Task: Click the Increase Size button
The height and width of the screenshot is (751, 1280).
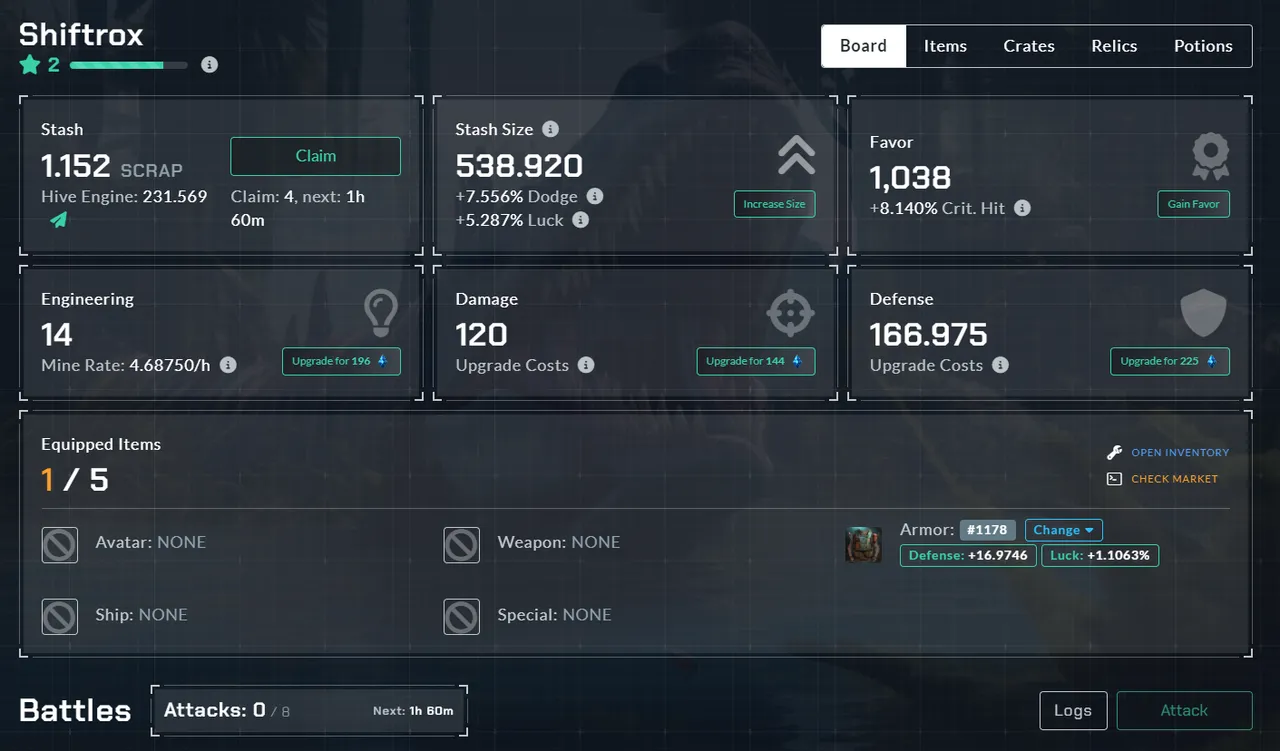Action: point(774,204)
